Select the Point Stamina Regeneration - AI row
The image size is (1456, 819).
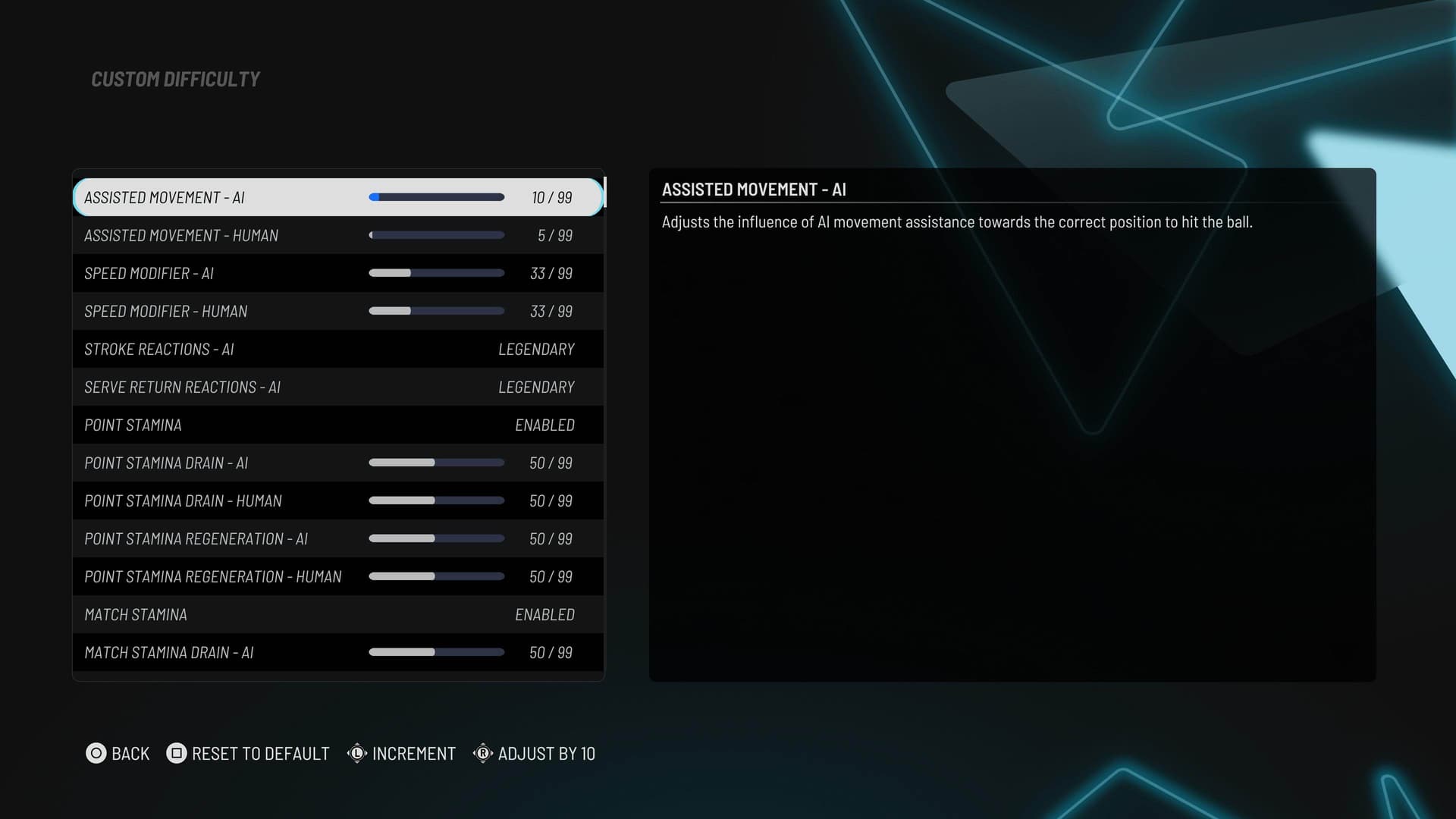(337, 538)
